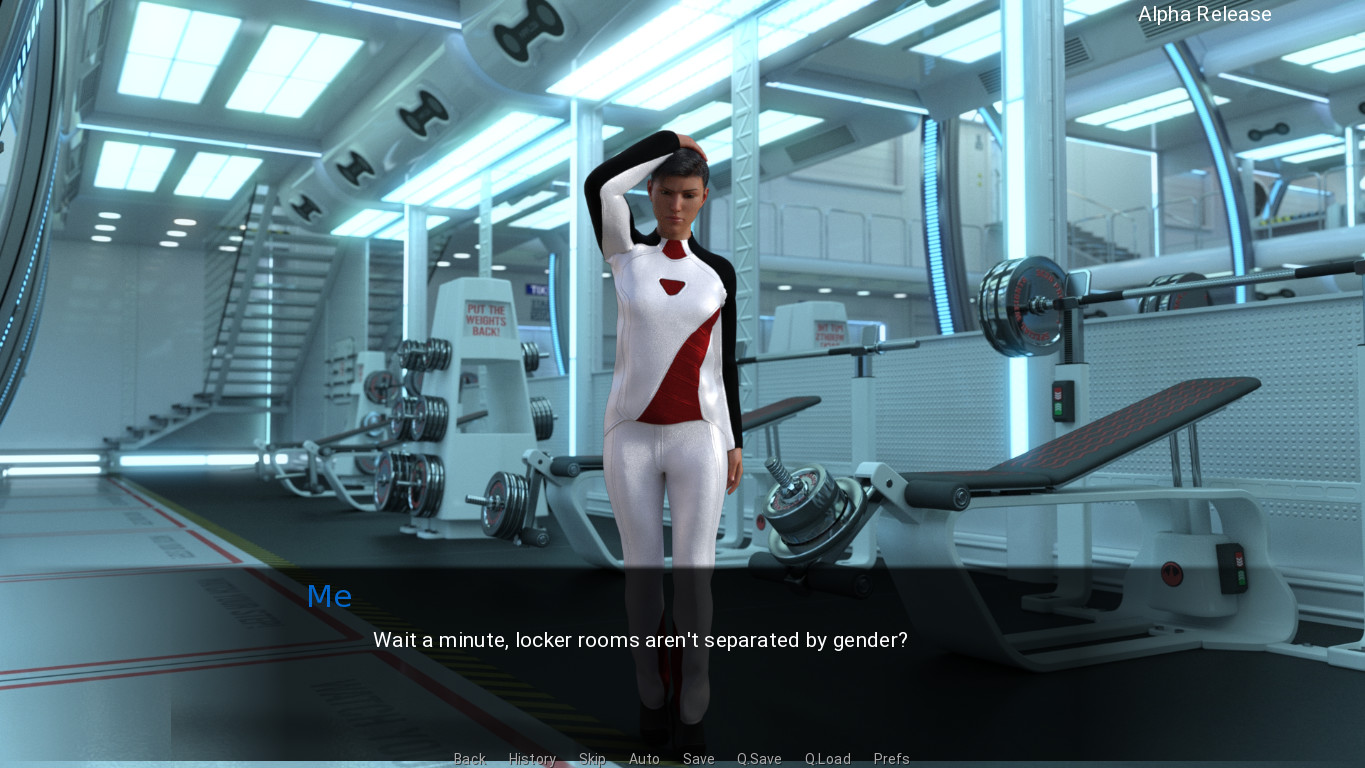1365x768 pixels.
Task: Go Back to the previous dialogue line
Action: [469, 759]
